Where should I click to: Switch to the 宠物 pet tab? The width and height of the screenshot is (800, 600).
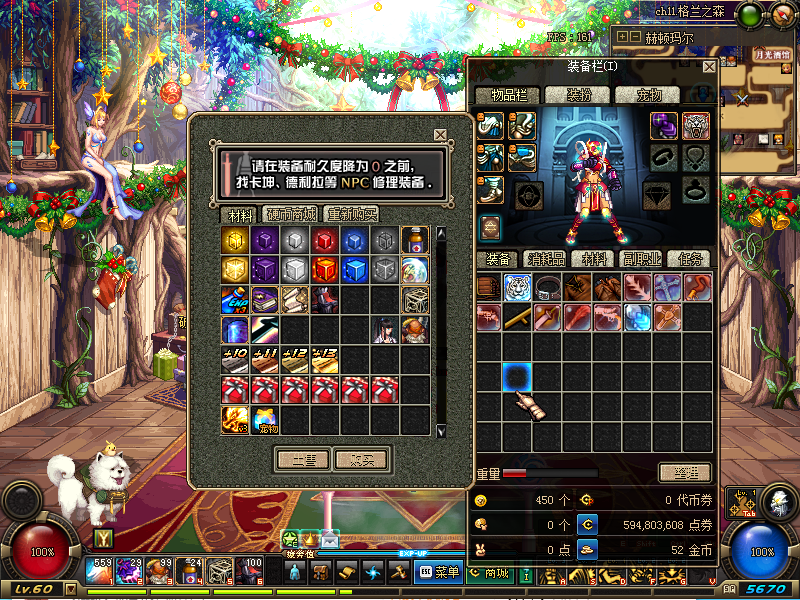pos(650,96)
